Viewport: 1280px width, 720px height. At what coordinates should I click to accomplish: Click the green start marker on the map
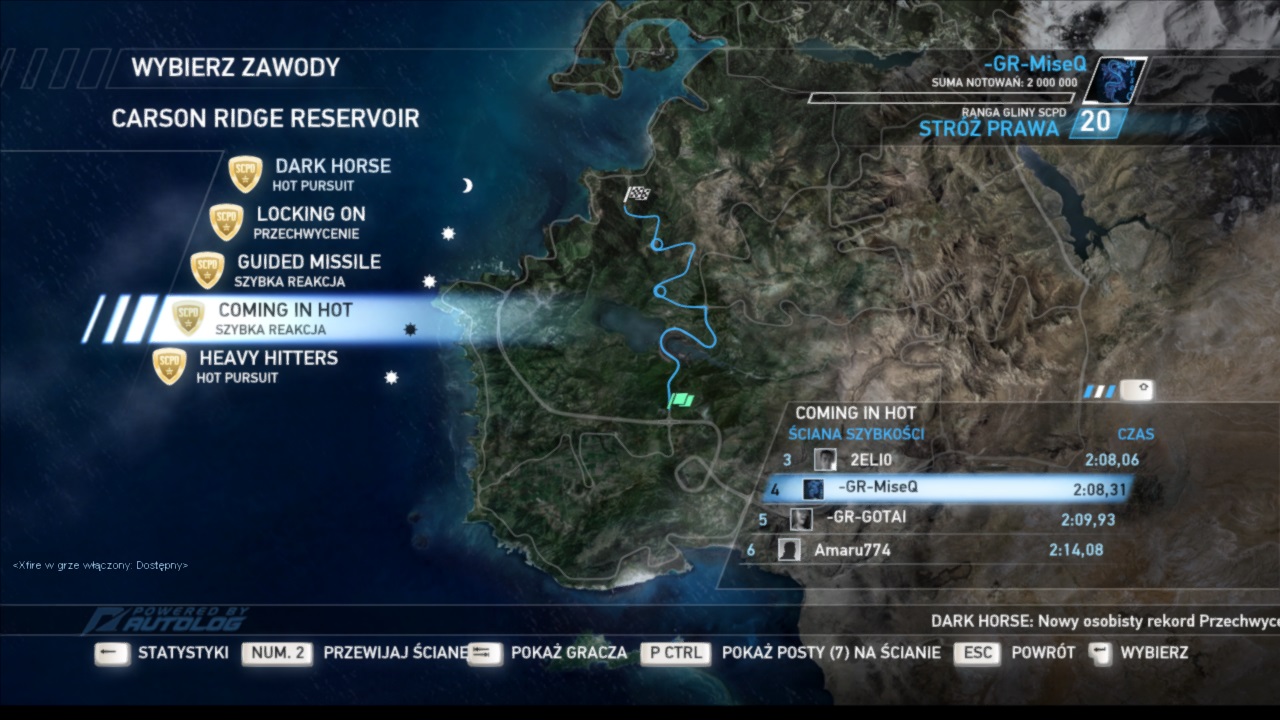click(682, 401)
